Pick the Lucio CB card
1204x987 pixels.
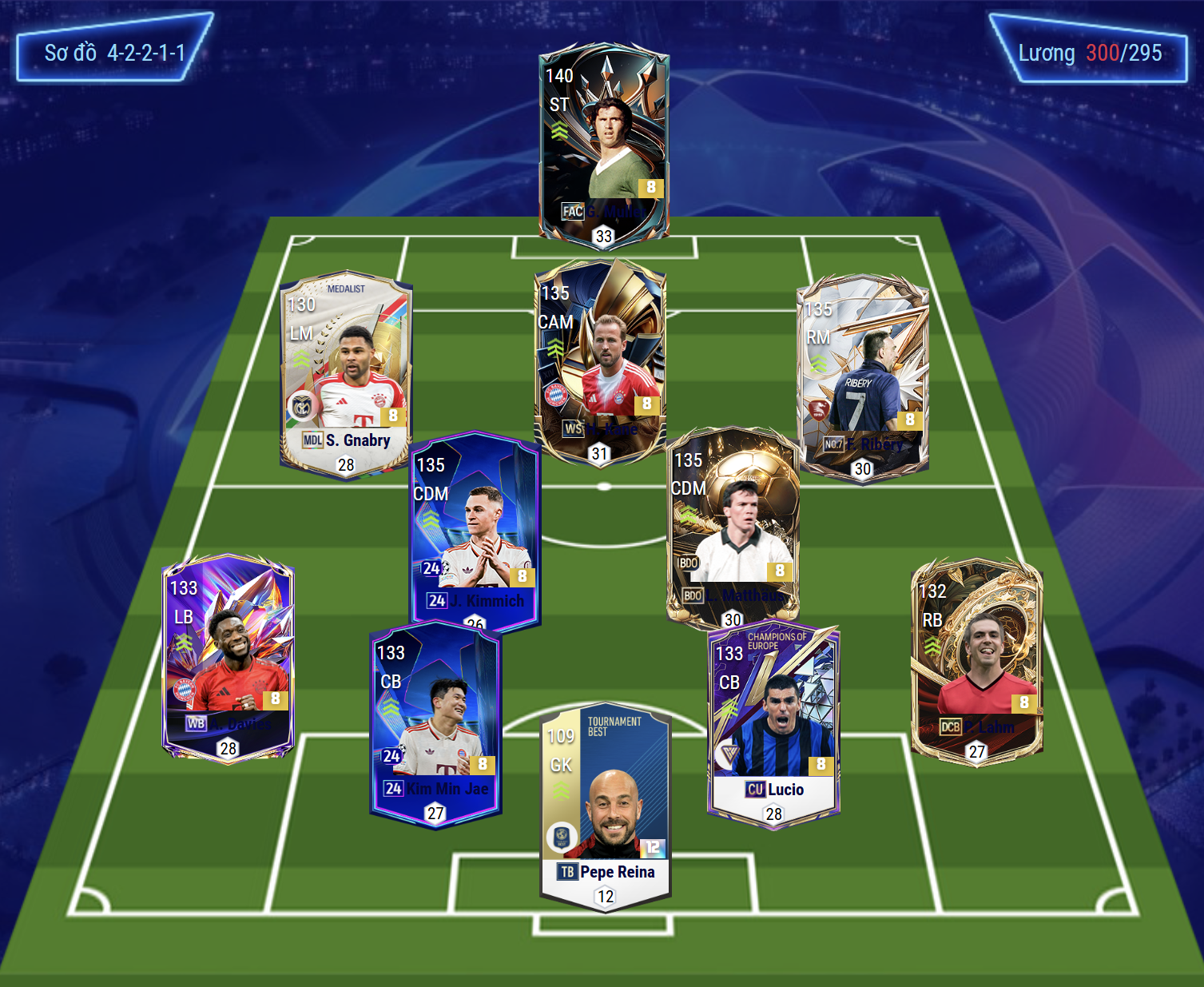773,723
